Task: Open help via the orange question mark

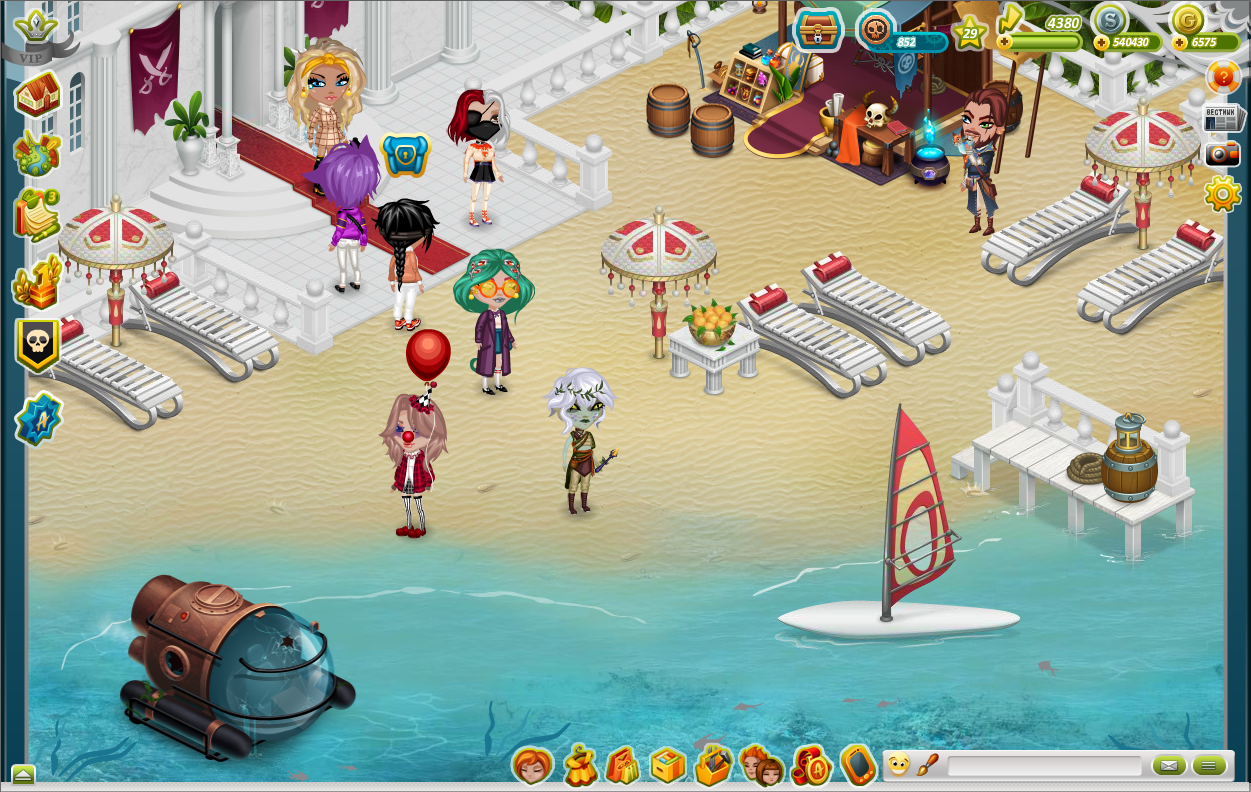Action: (x=1223, y=77)
